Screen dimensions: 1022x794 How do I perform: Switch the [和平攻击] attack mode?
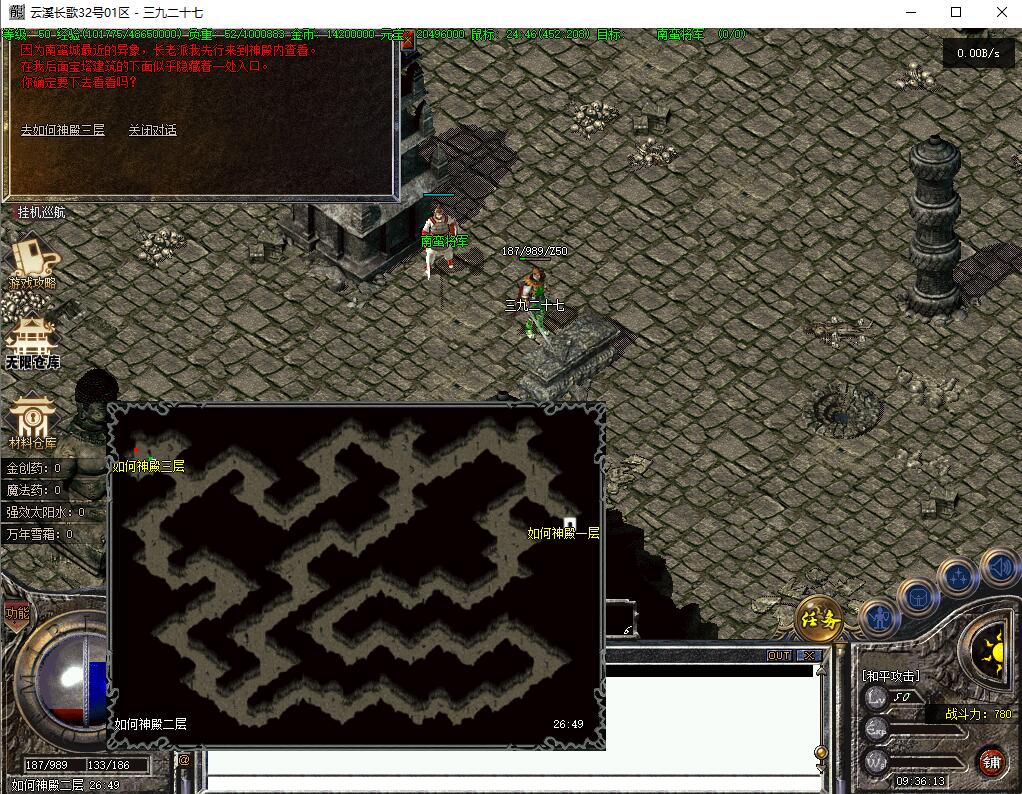pyautogui.click(x=890, y=676)
